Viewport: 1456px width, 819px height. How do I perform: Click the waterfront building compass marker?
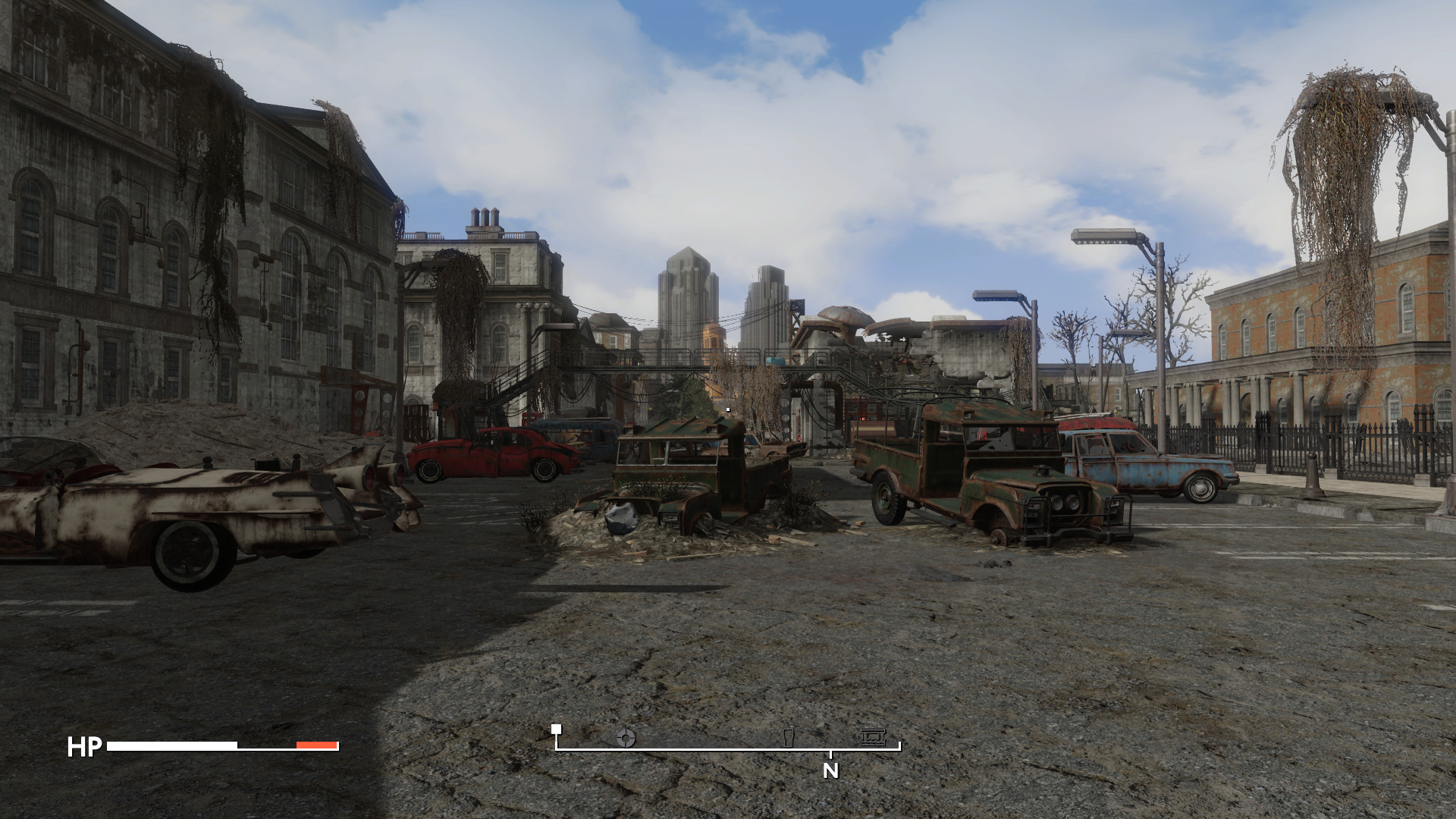tap(873, 737)
